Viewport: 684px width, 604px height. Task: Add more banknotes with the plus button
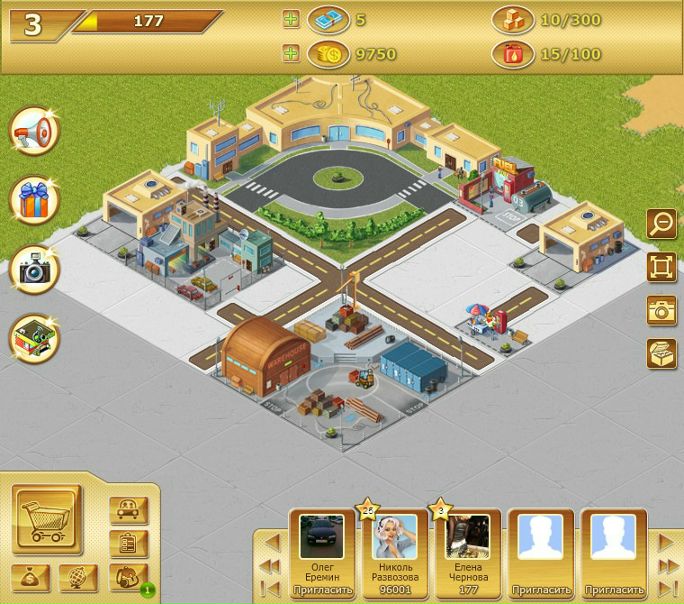[x=291, y=19]
